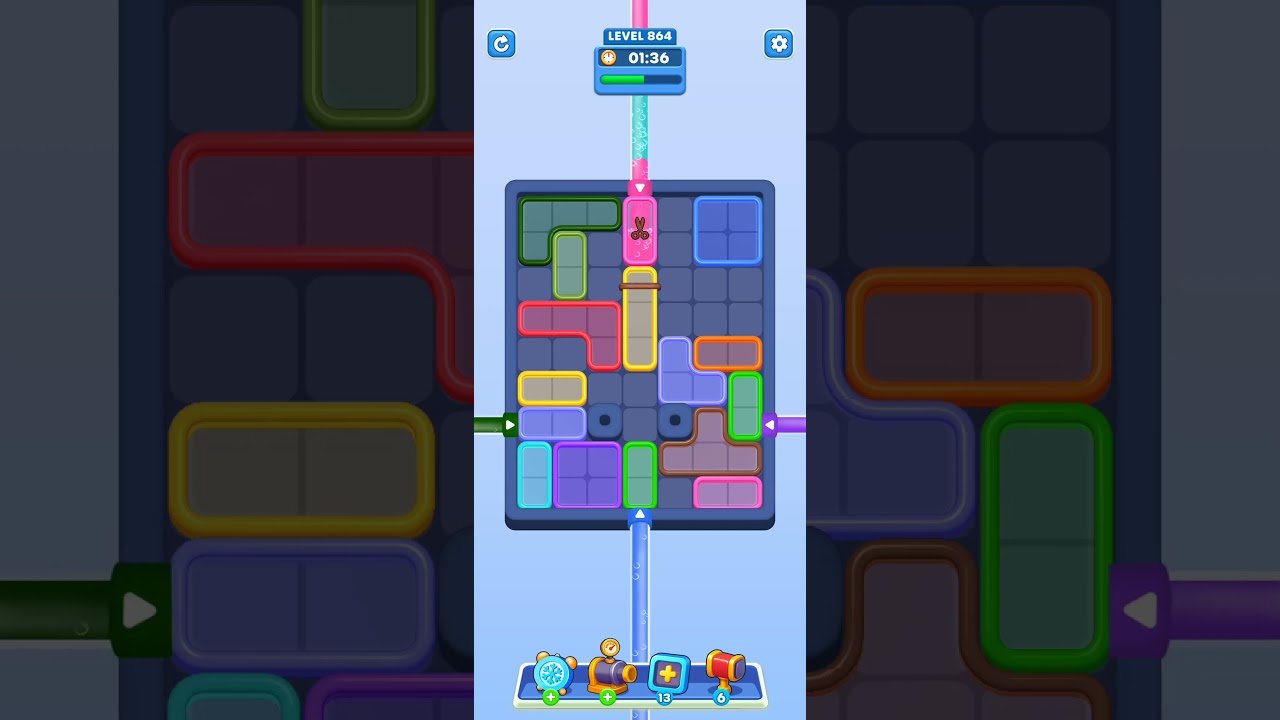Tap the green plus under the freeze booster

[549, 697]
